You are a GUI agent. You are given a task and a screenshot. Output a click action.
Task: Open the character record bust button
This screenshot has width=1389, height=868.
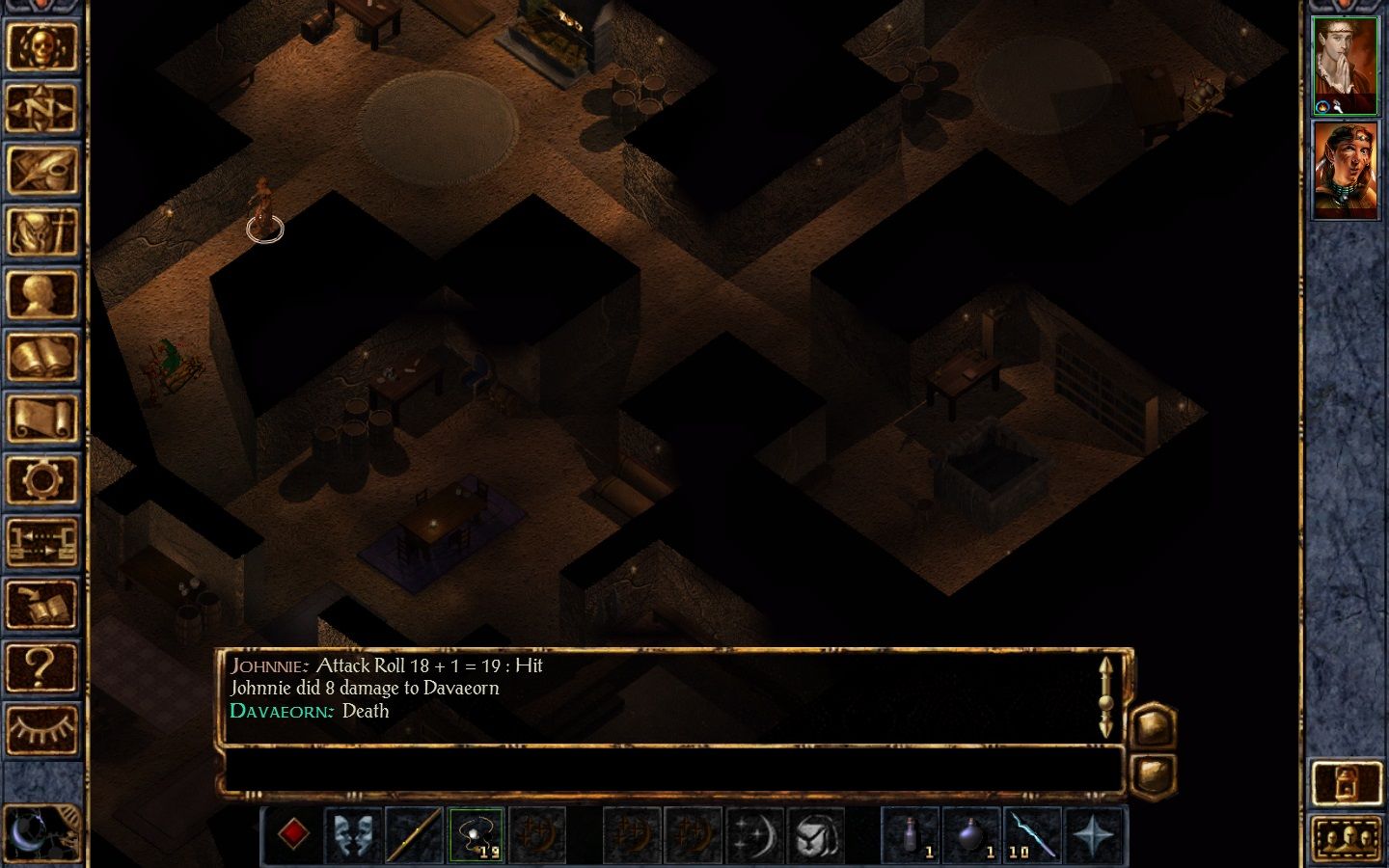(41, 294)
